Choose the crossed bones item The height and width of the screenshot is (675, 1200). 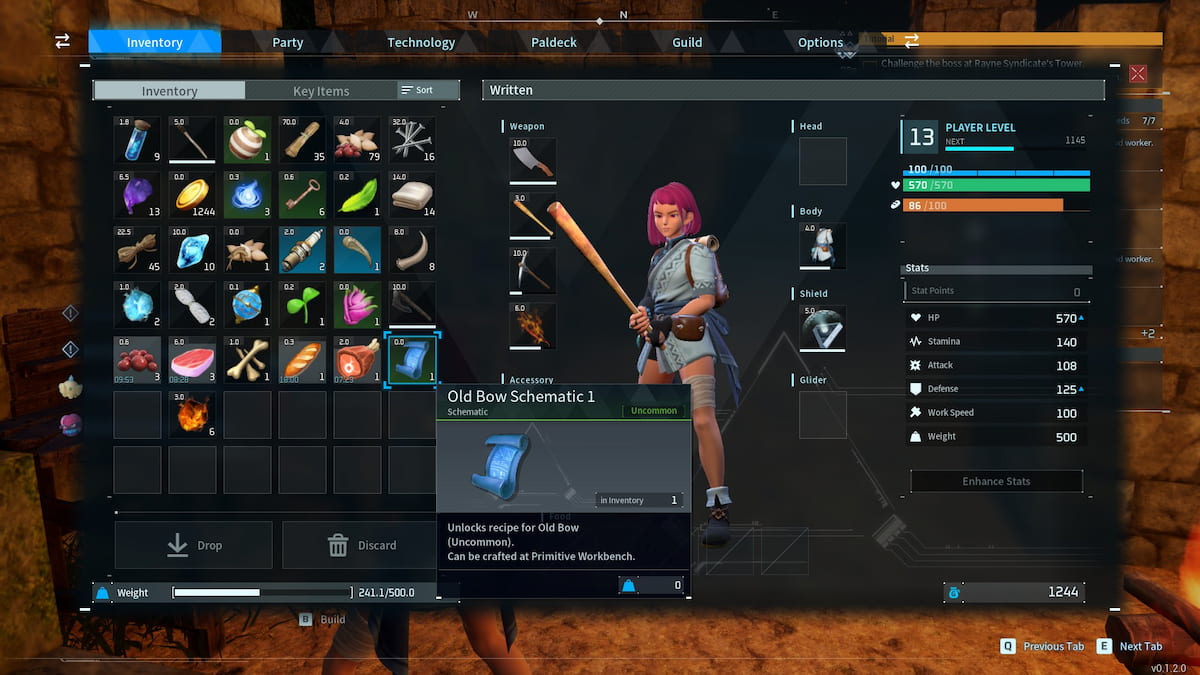247,359
